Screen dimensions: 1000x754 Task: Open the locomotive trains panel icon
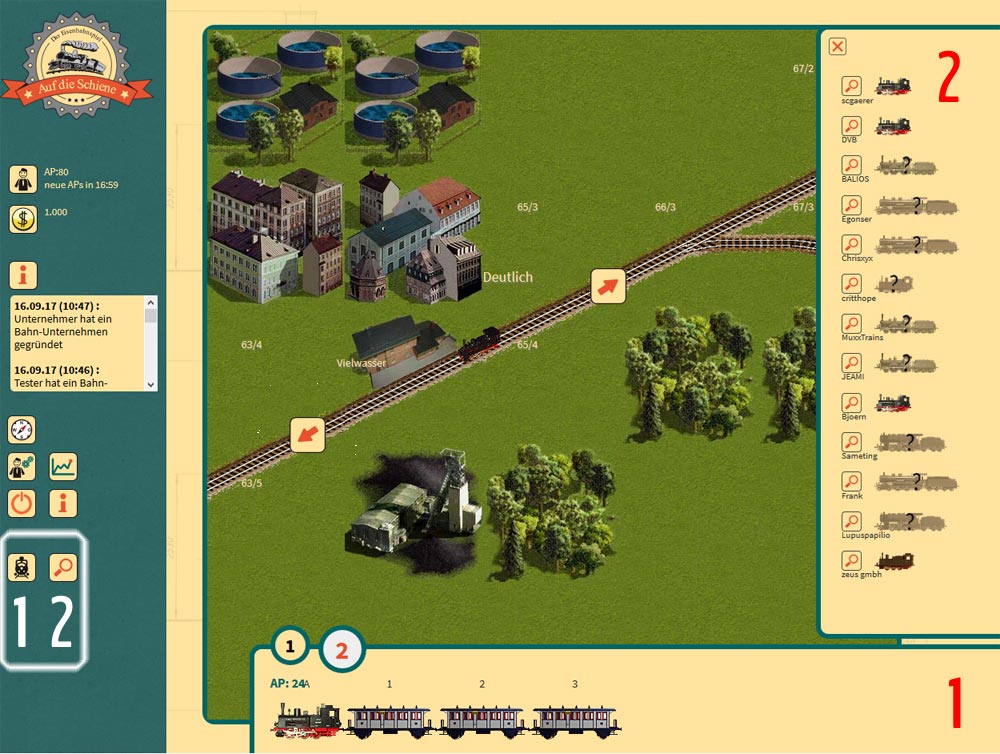(22, 567)
